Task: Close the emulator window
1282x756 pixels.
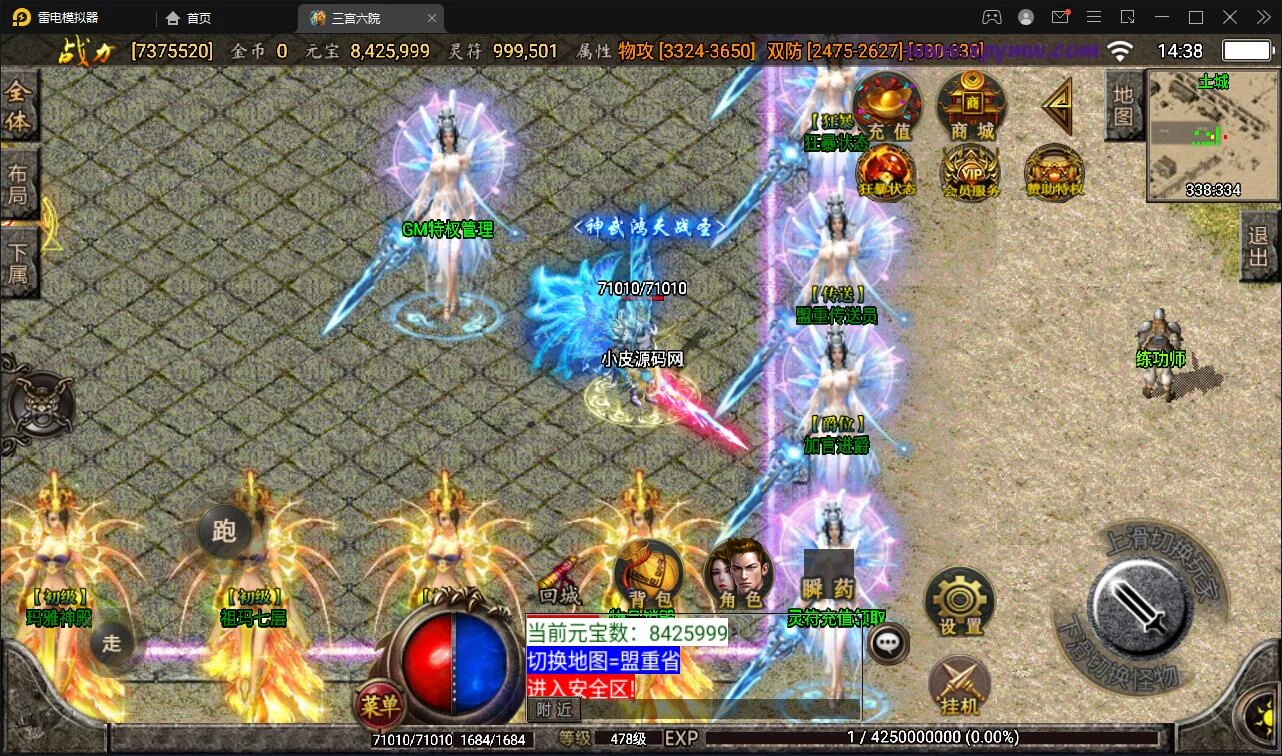Action: coord(1259,17)
